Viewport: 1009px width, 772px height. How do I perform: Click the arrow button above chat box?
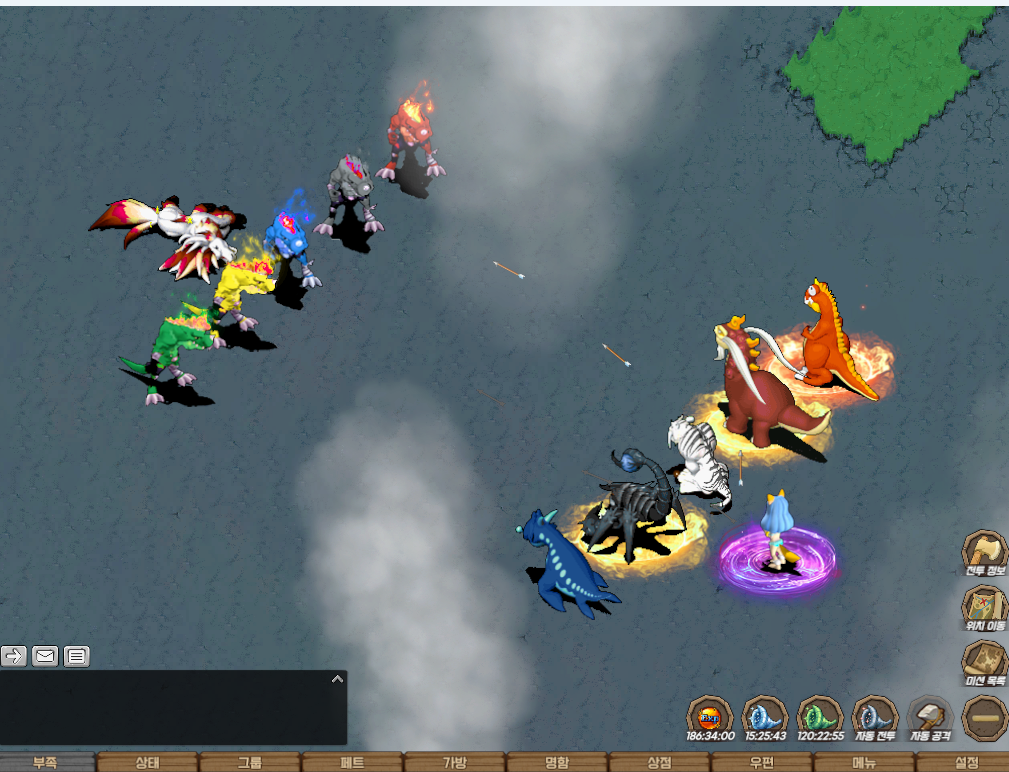[x=14, y=656]
